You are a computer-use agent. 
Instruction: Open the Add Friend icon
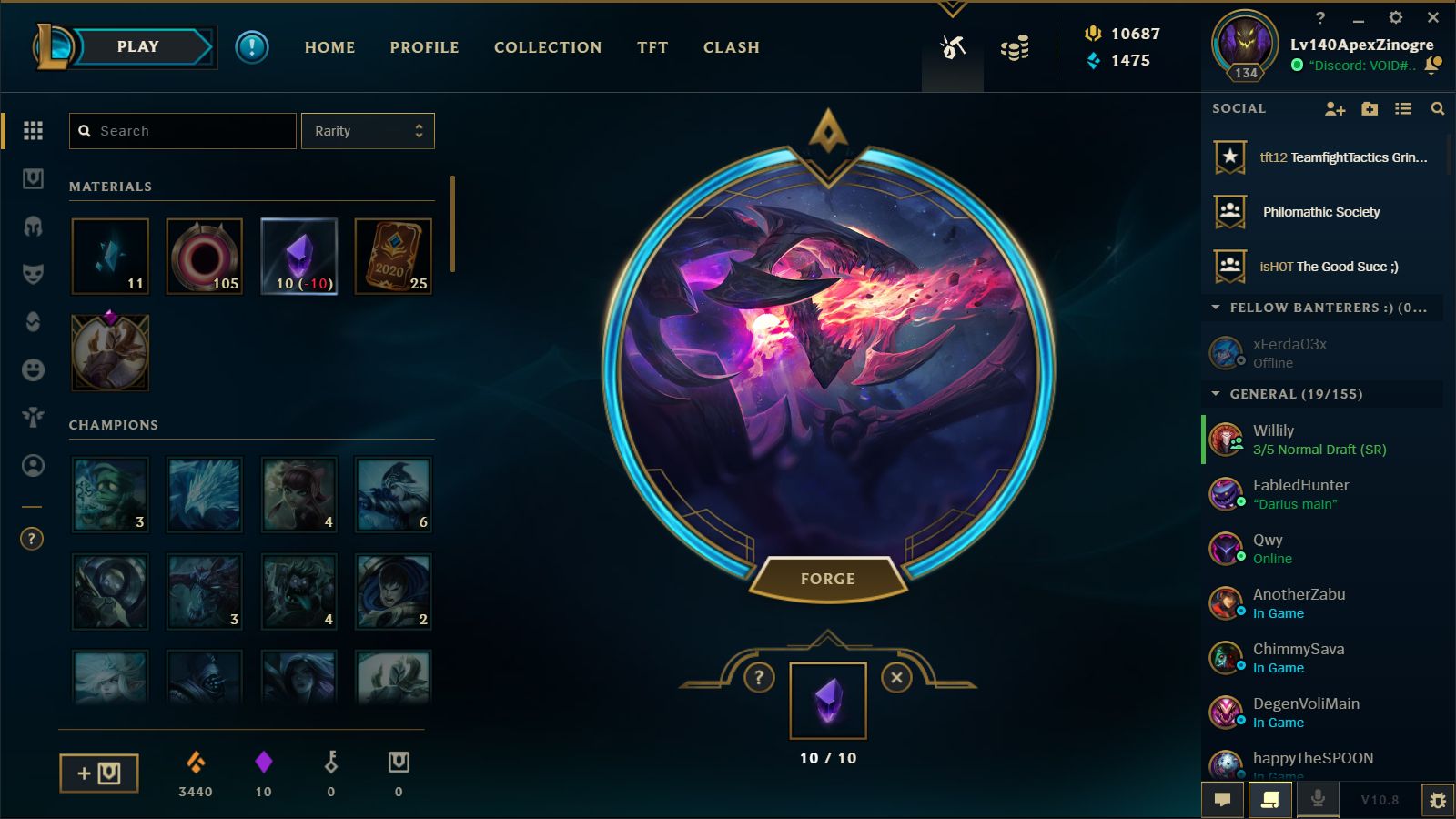tap(1335, 108)
